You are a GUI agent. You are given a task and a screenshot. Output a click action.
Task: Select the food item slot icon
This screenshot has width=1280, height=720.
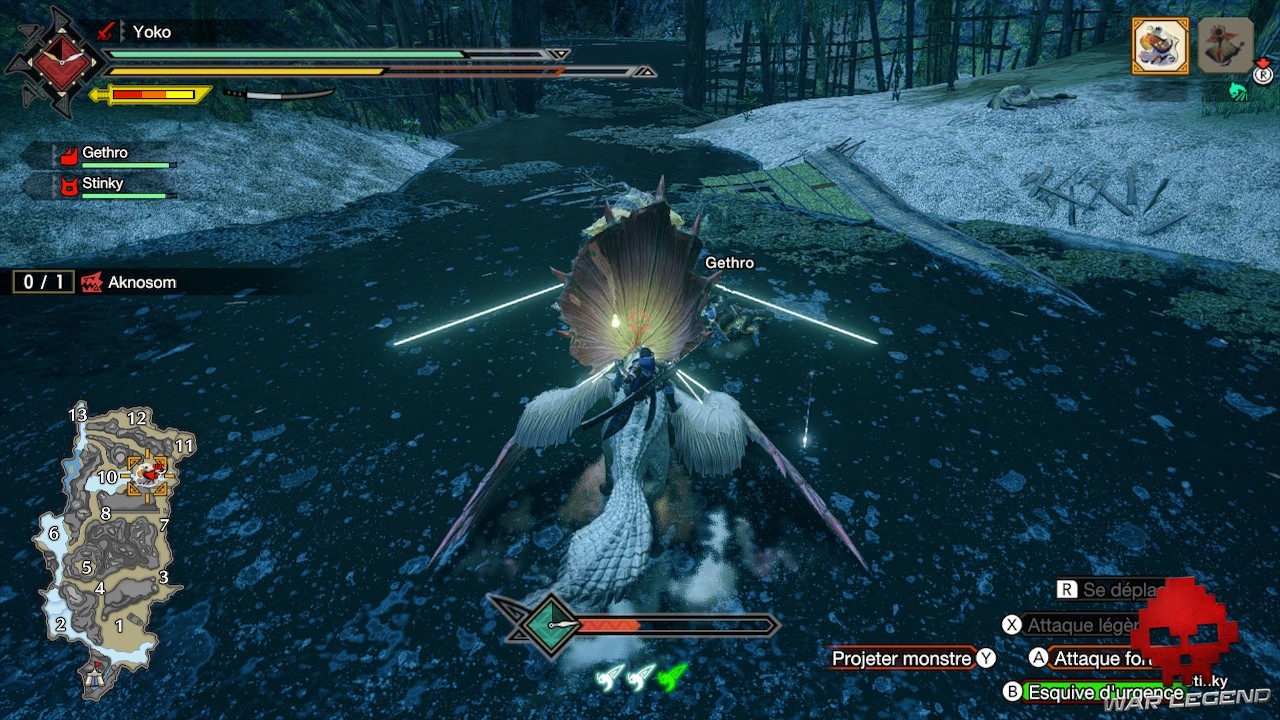pos(1160,45)
